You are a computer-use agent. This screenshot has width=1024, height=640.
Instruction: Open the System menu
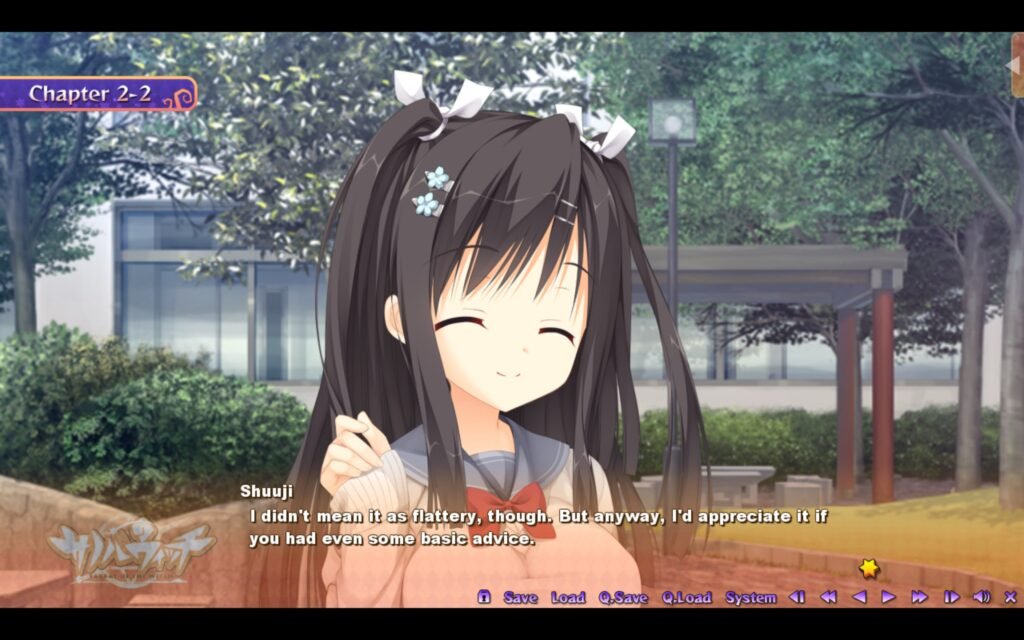750,597
